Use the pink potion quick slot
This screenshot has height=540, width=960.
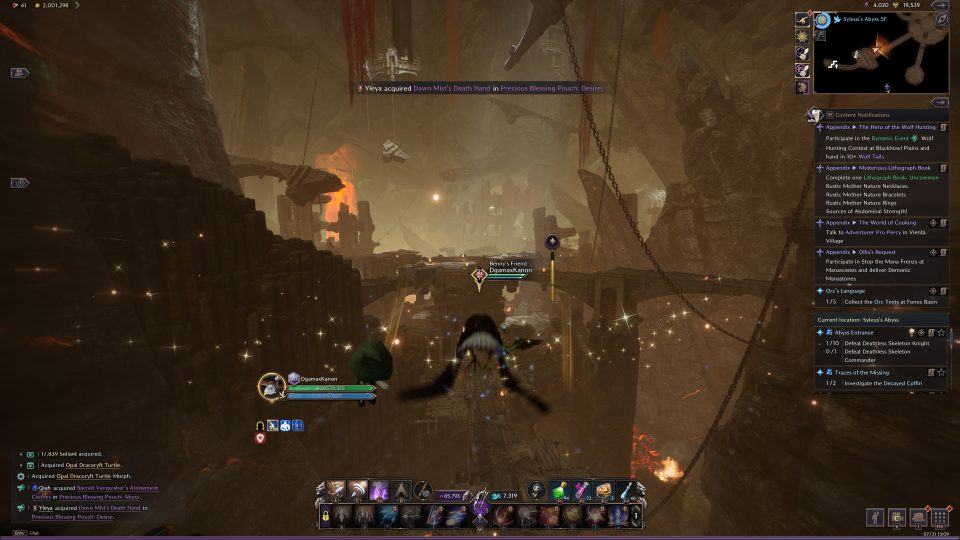[581, 491]
